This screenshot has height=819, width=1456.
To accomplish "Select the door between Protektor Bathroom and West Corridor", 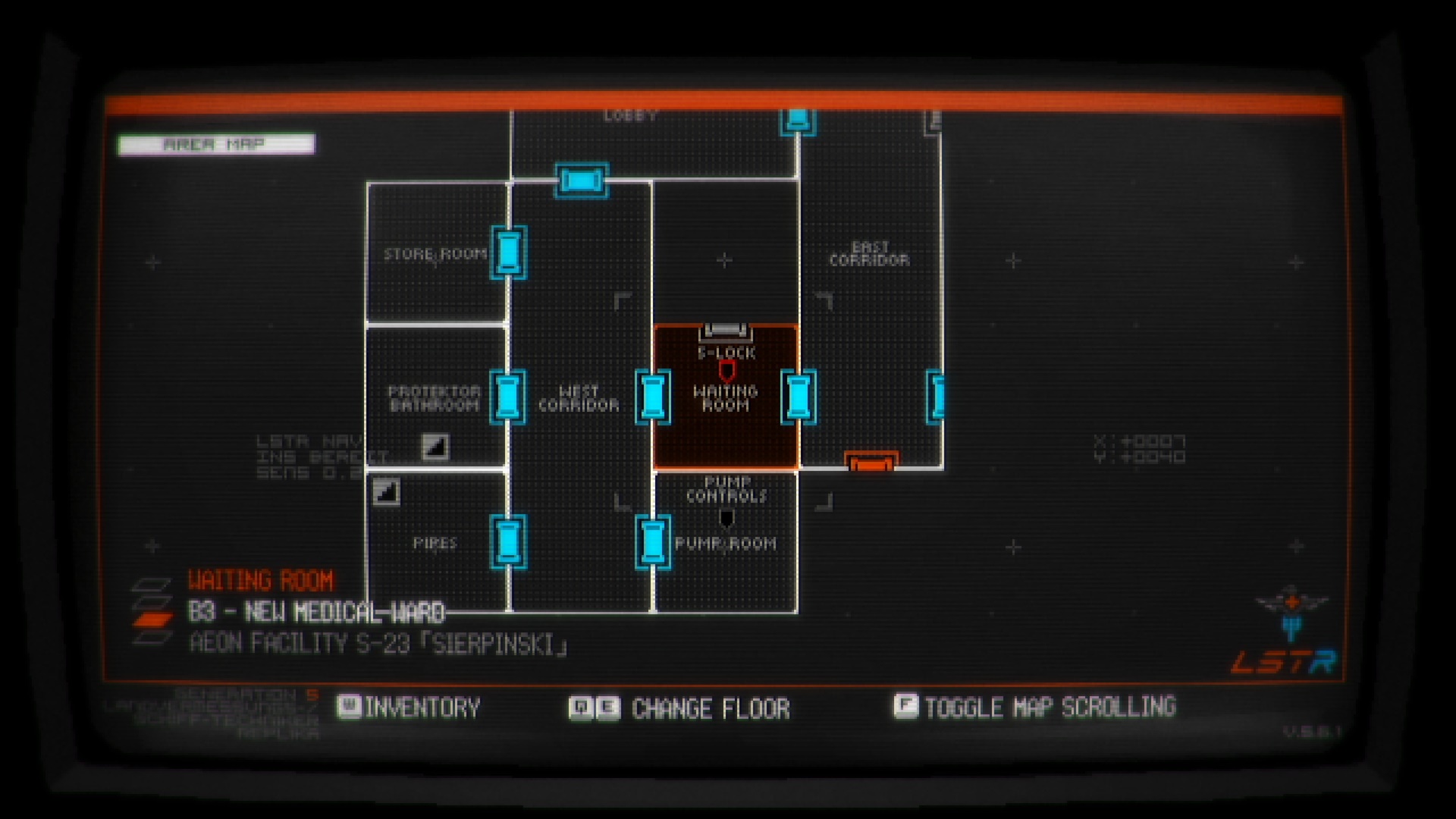I will pyautogui.click(x=507, y=398).
